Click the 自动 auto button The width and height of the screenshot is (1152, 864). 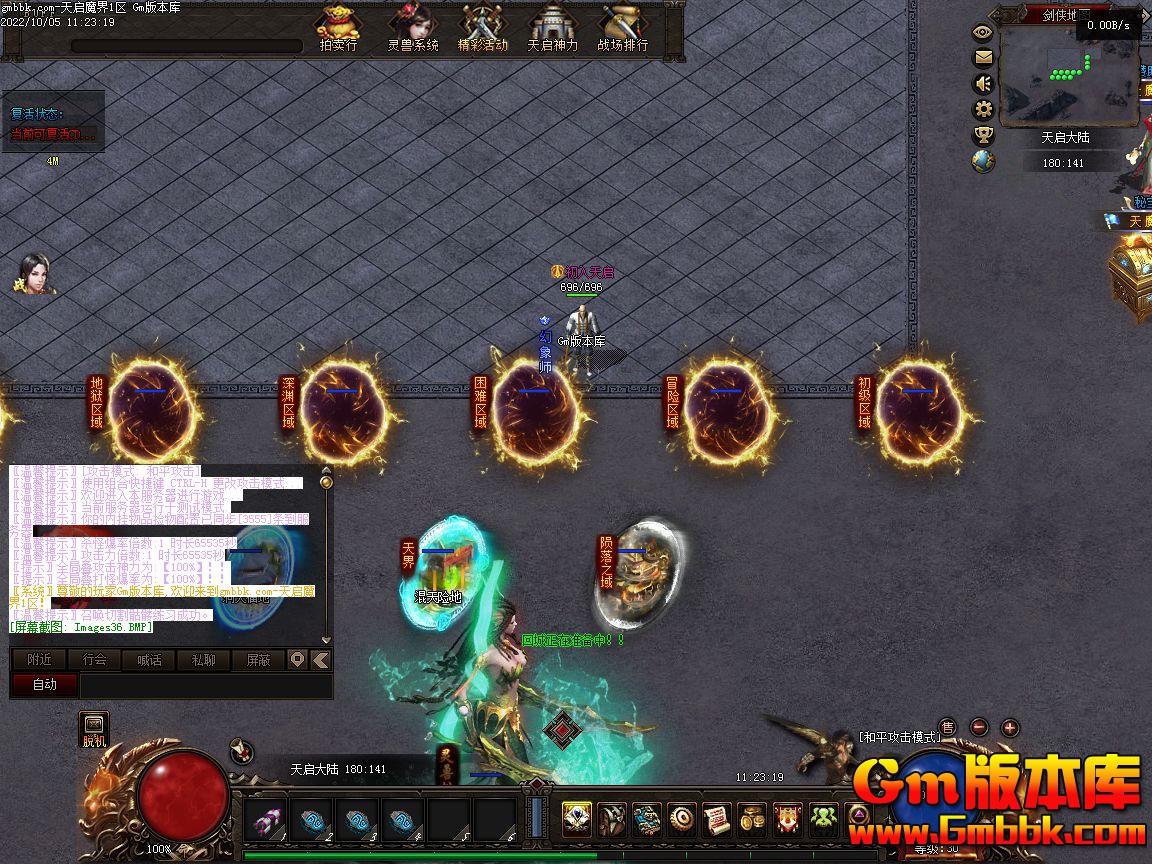coord(44,685)
